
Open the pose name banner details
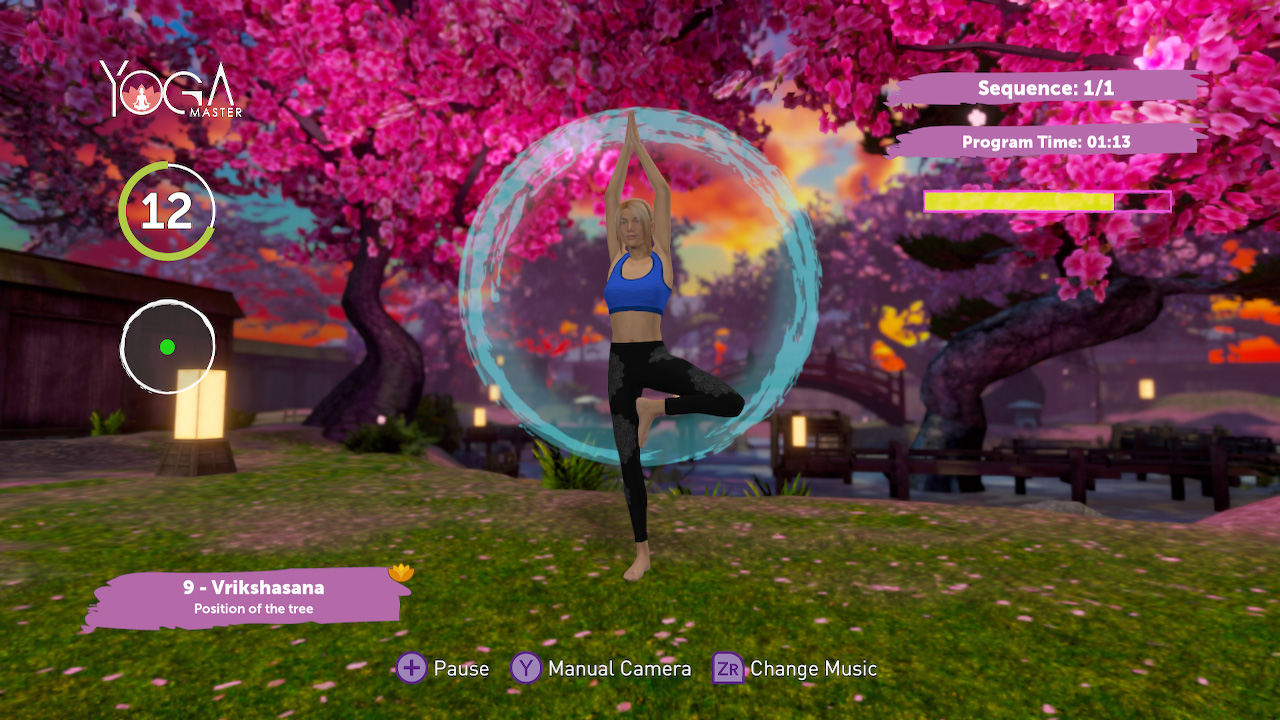(255, 592)
